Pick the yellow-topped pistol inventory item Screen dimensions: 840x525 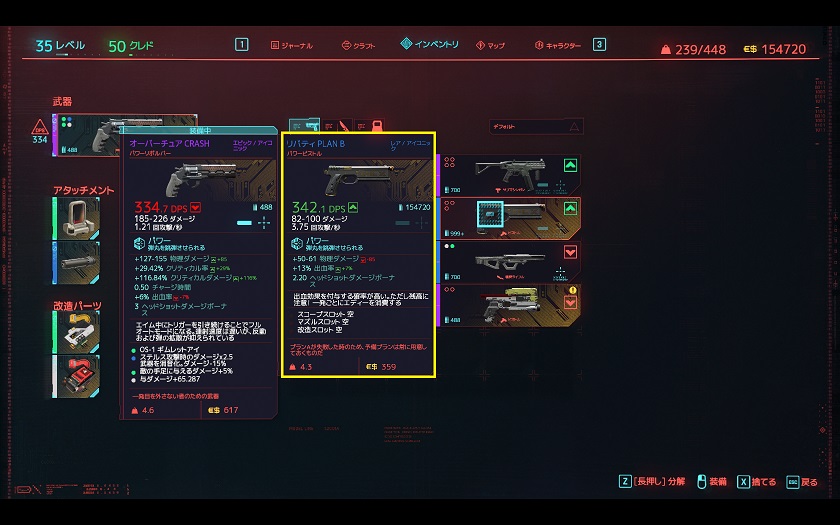pos(511,306)
